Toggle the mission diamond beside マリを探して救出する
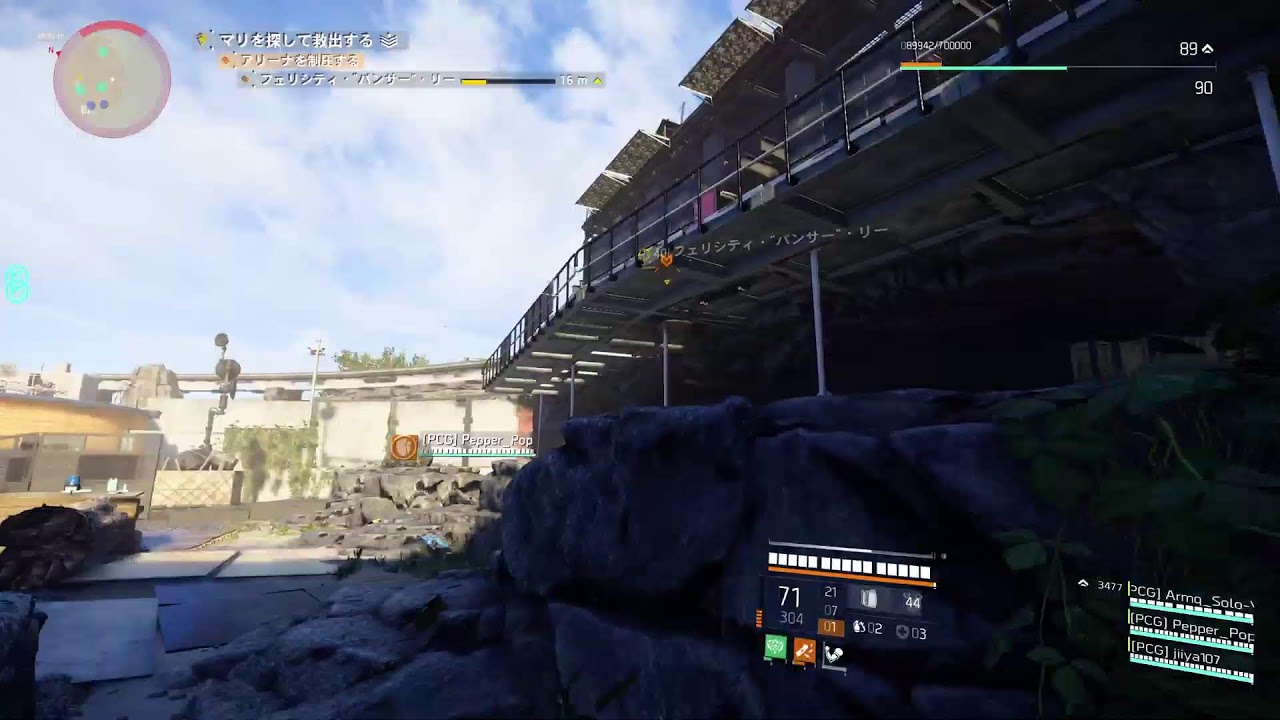The image size is (1280, 720). coord(200,40)
